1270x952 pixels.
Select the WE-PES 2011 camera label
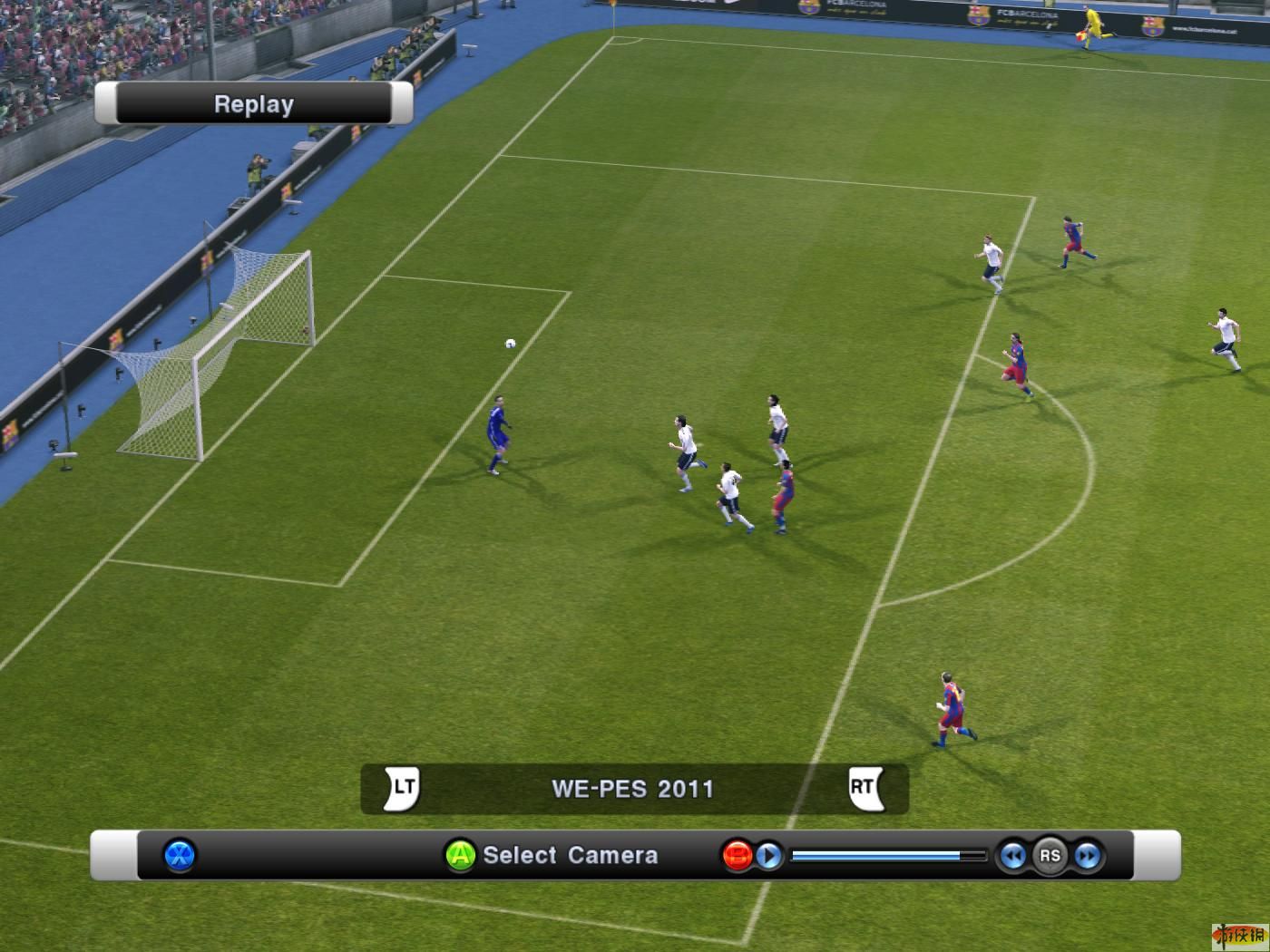pyautogui.click(x=632, y=789)
